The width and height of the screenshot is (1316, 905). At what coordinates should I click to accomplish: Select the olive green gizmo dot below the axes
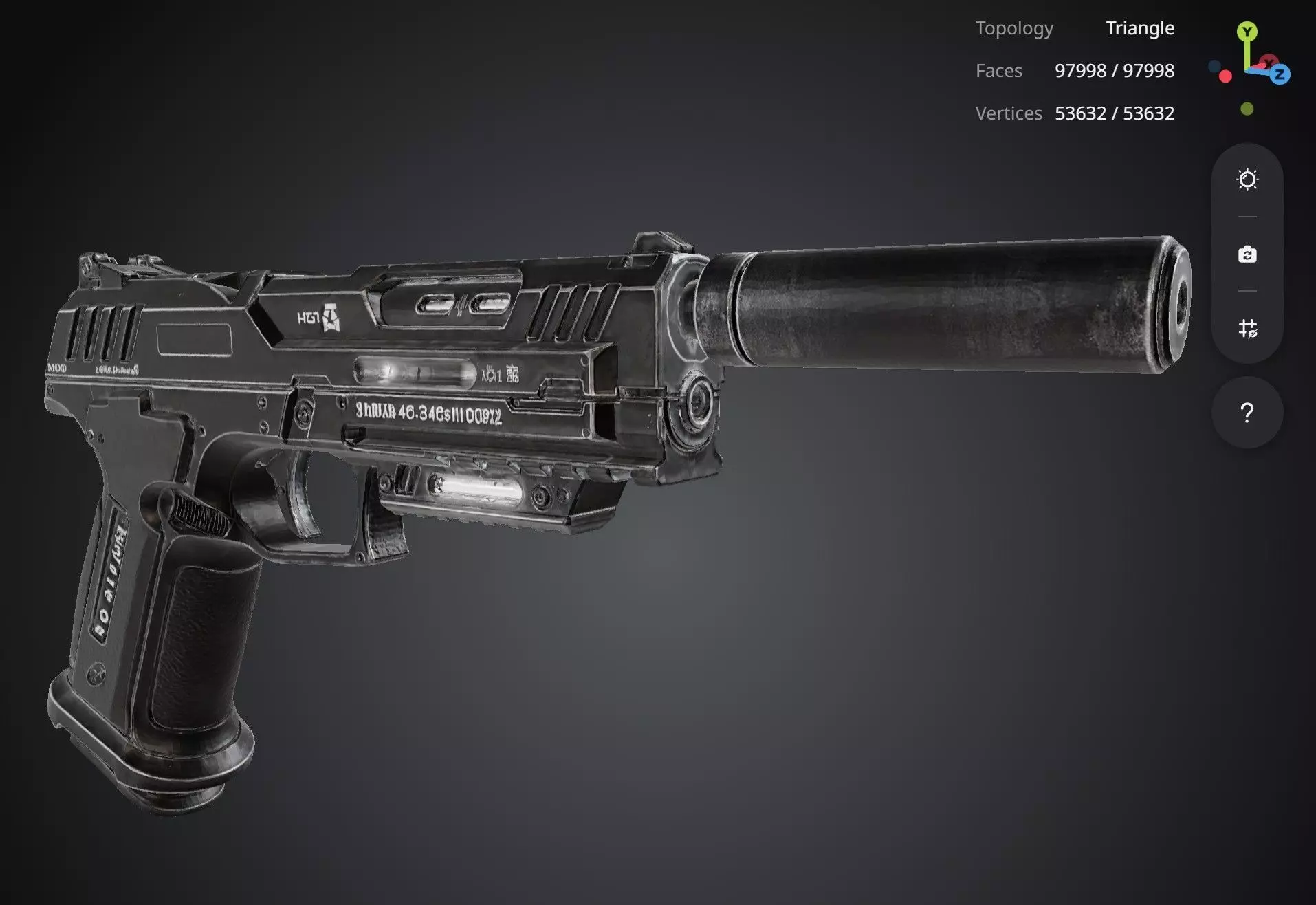1247,109
